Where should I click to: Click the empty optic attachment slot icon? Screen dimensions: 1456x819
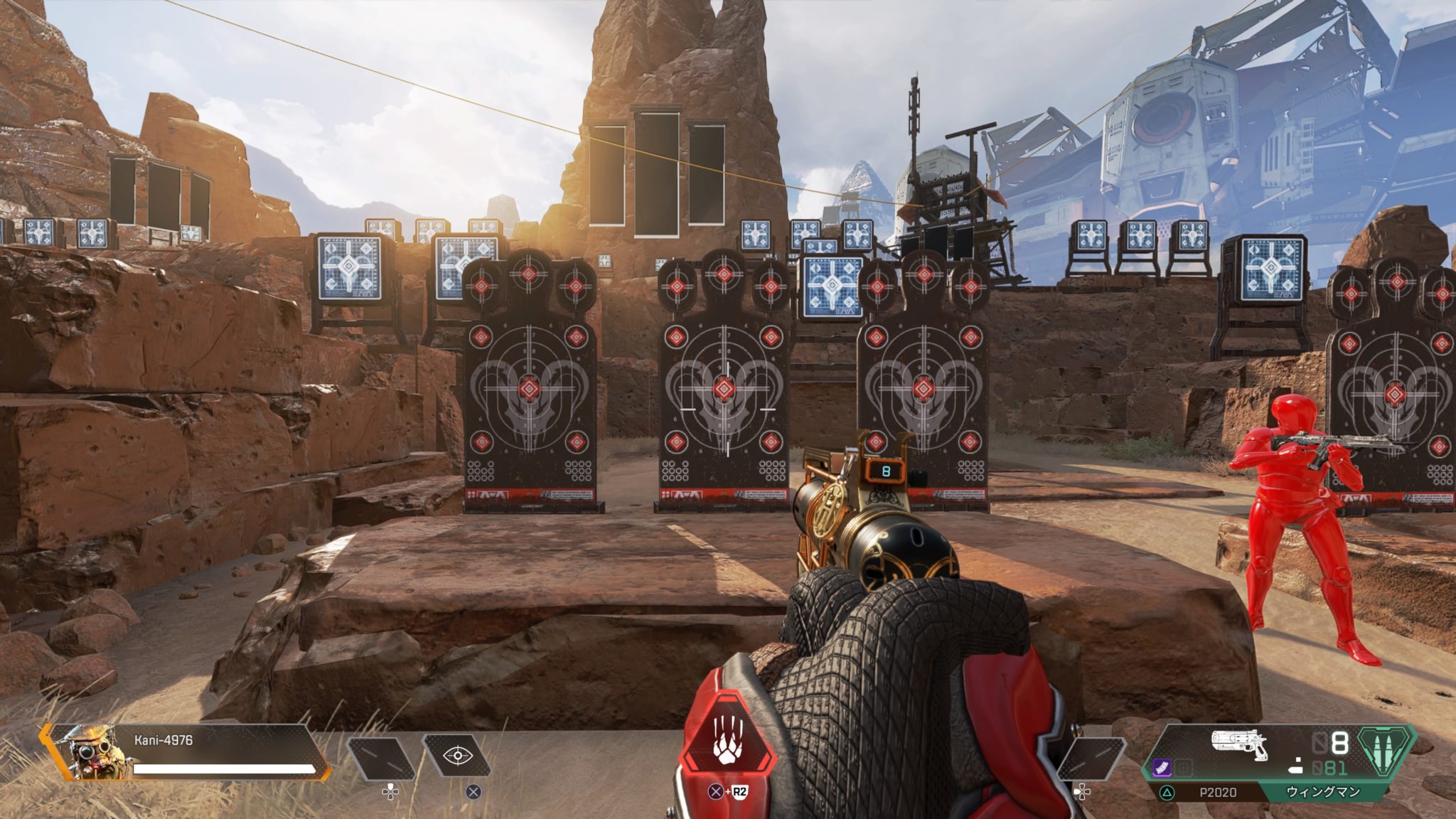[1184, 766]
